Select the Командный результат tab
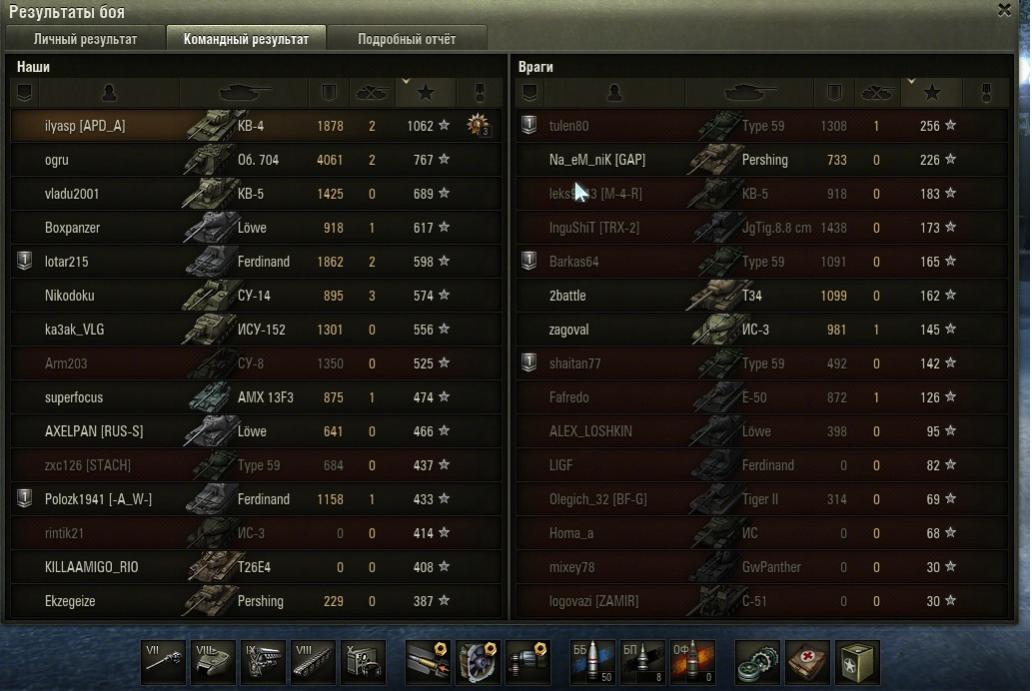The height and width of the screenshot is (691, 1032). (x=246, y=40)
